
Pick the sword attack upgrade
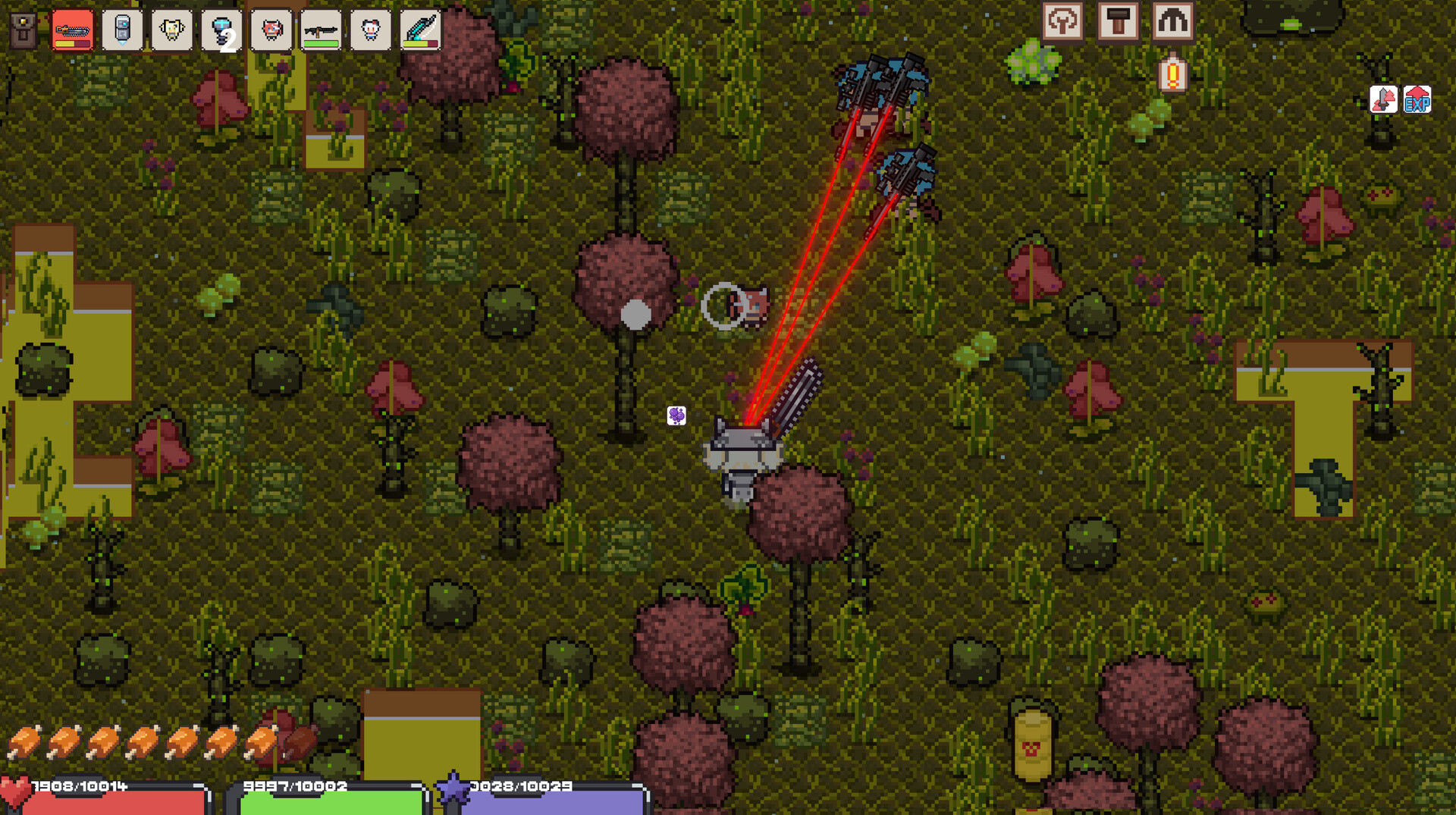point(1385,99)
